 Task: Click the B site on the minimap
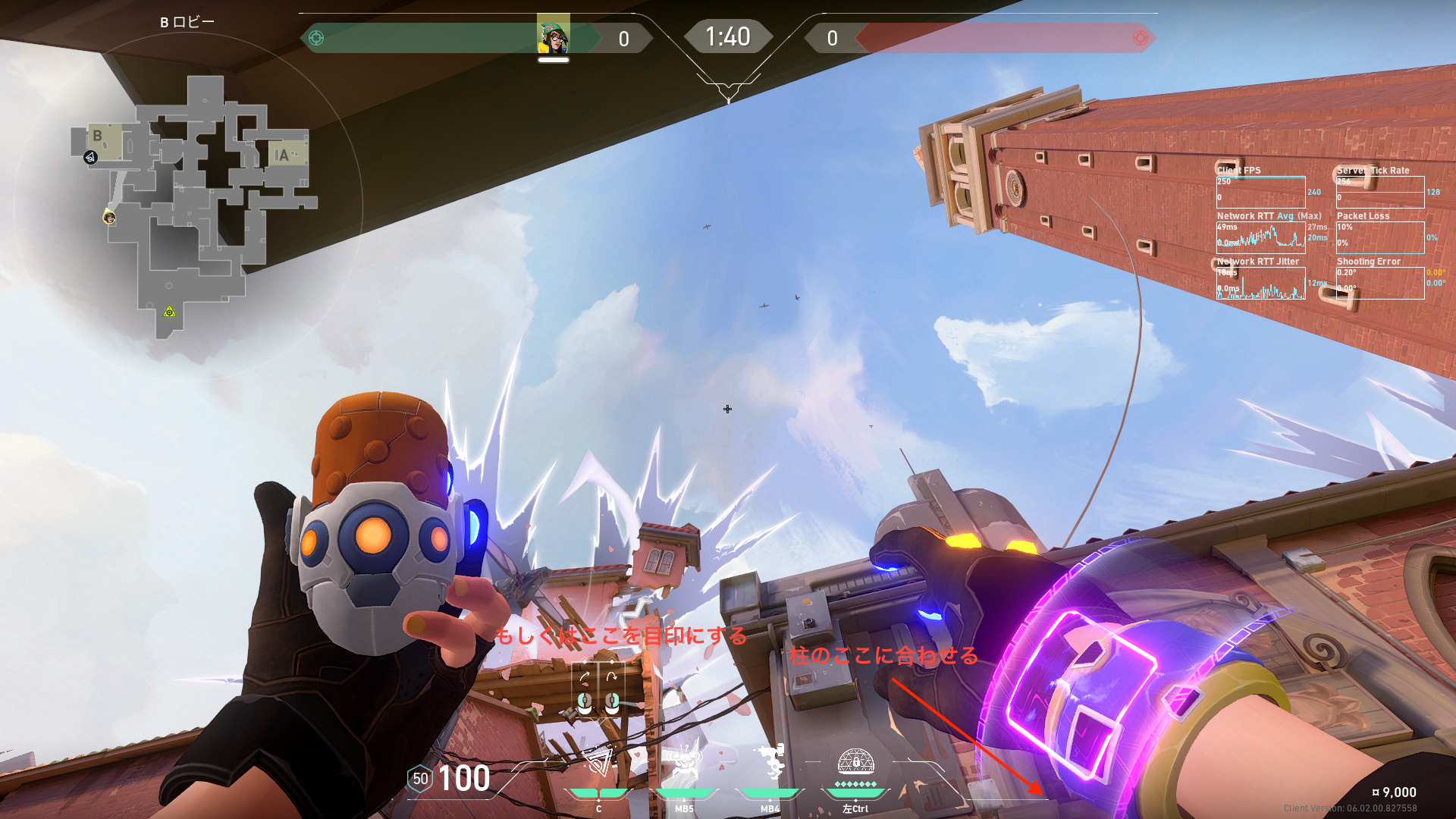(x=104, y=140)
